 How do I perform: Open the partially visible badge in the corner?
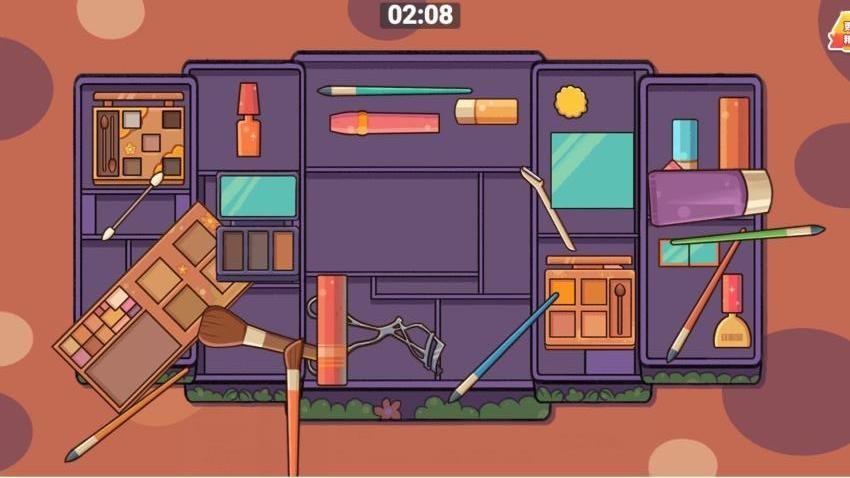(837, 32)
